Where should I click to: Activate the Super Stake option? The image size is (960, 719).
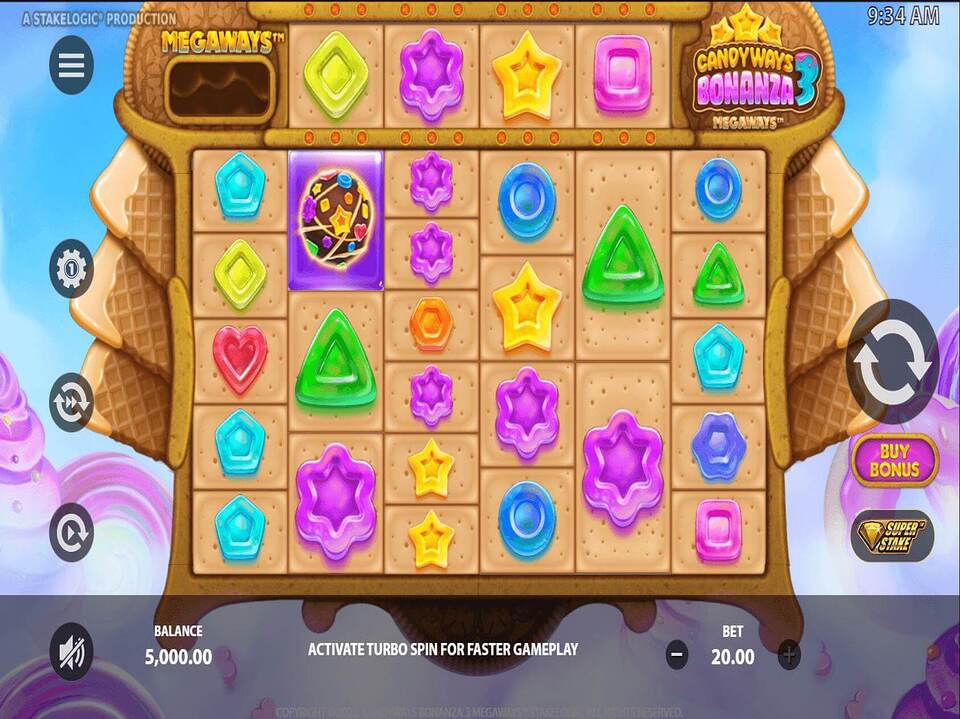tap(892, 535)
